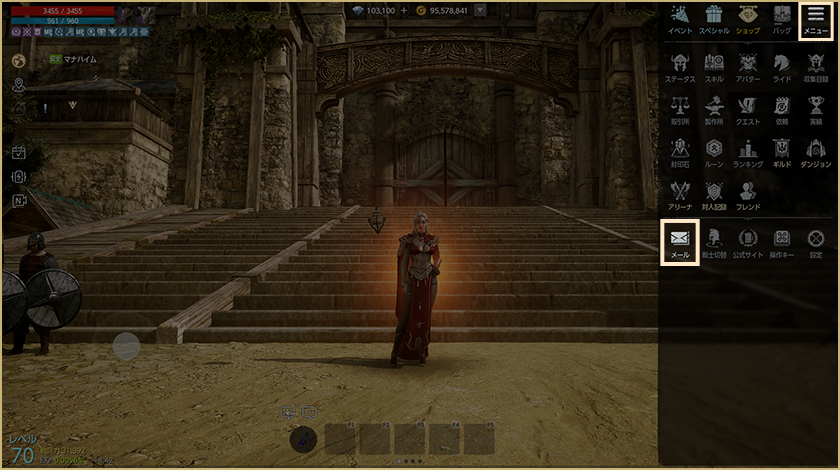This screenshot has height=470, width=840.
Task: Open the スキル (Skill) book
Action: click(x=714, y=65)
